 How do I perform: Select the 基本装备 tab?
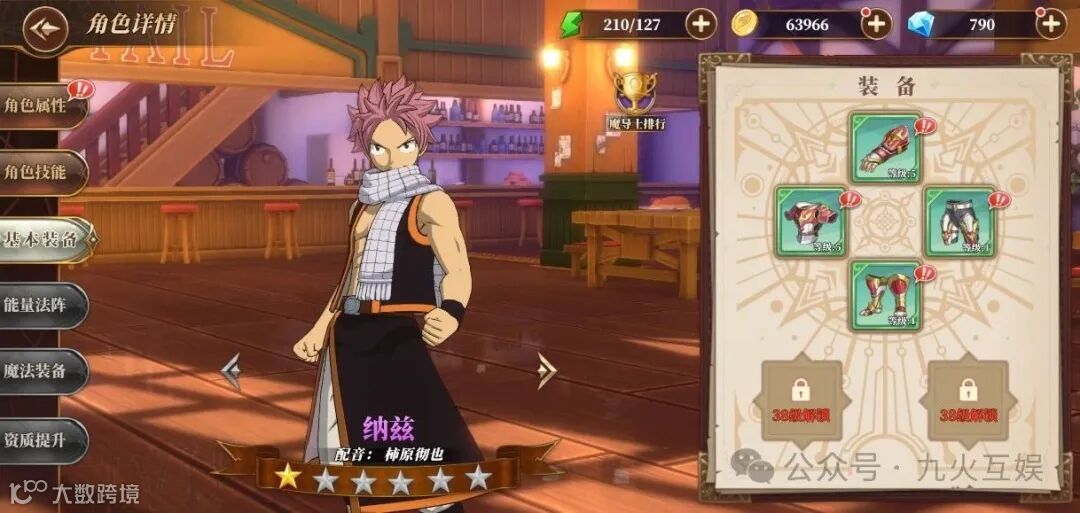point(43,239)
